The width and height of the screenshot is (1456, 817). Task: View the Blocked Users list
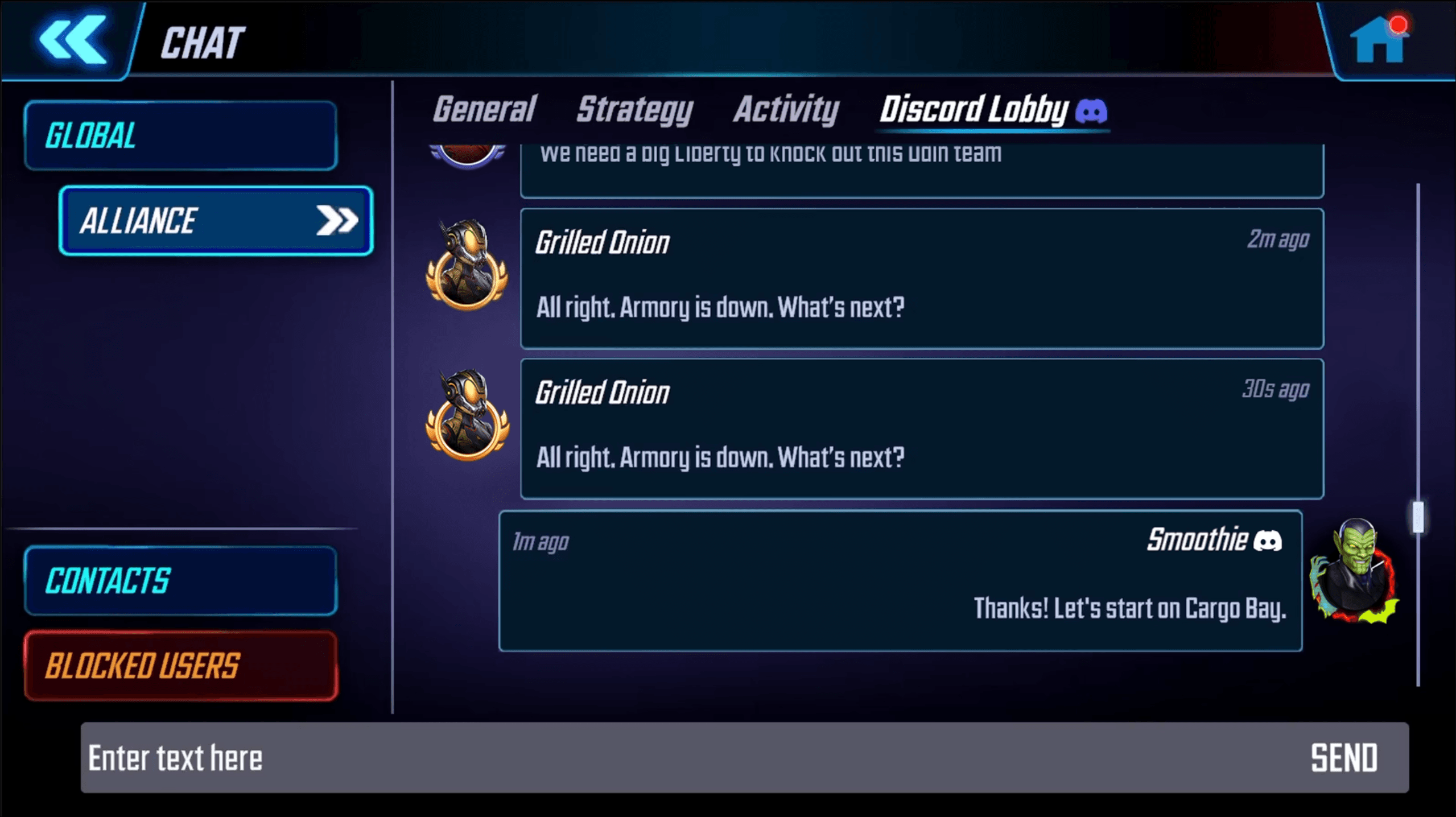tap(179, 665)
